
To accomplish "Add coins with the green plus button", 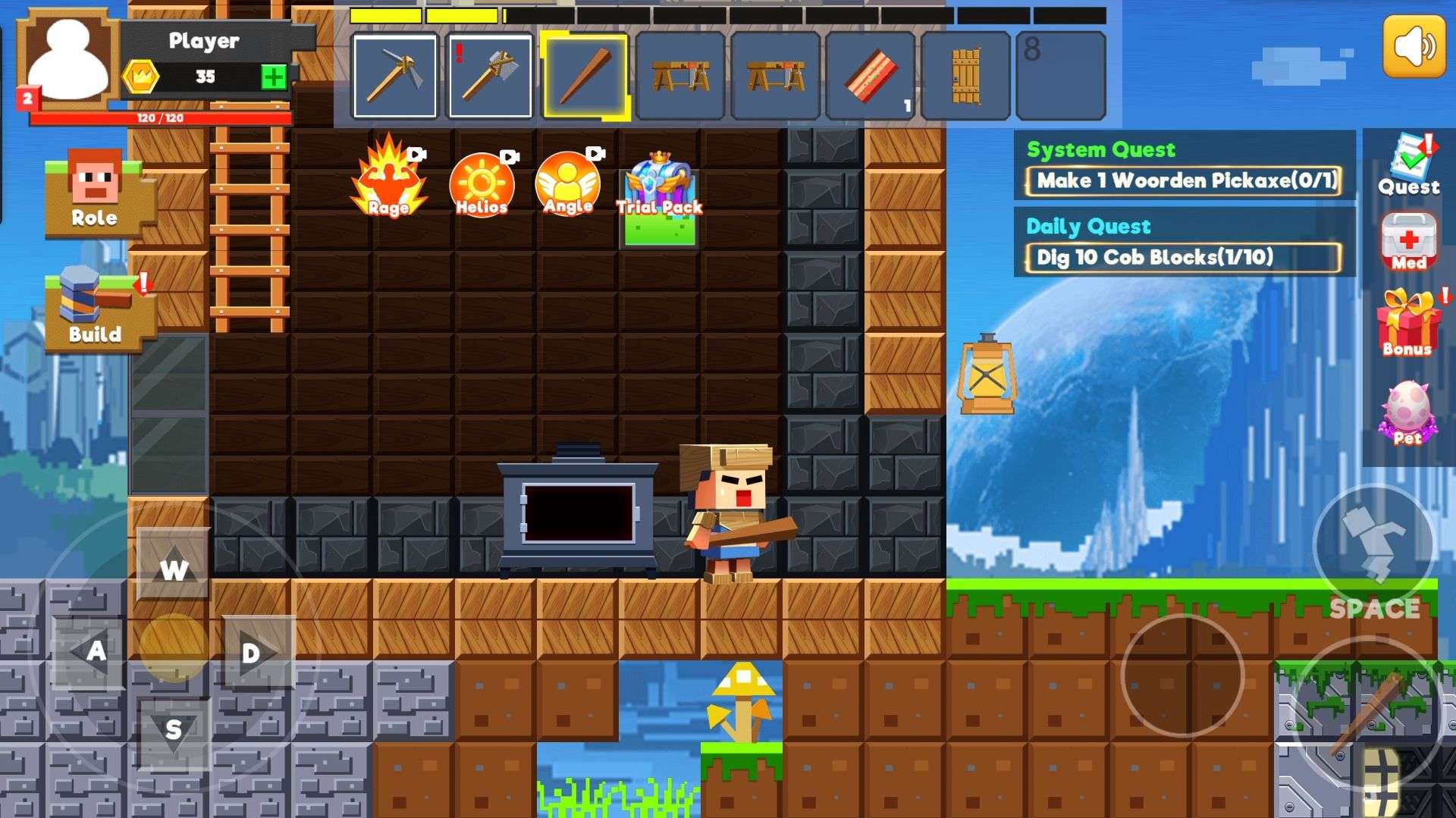I will click(x=274, y=77).
